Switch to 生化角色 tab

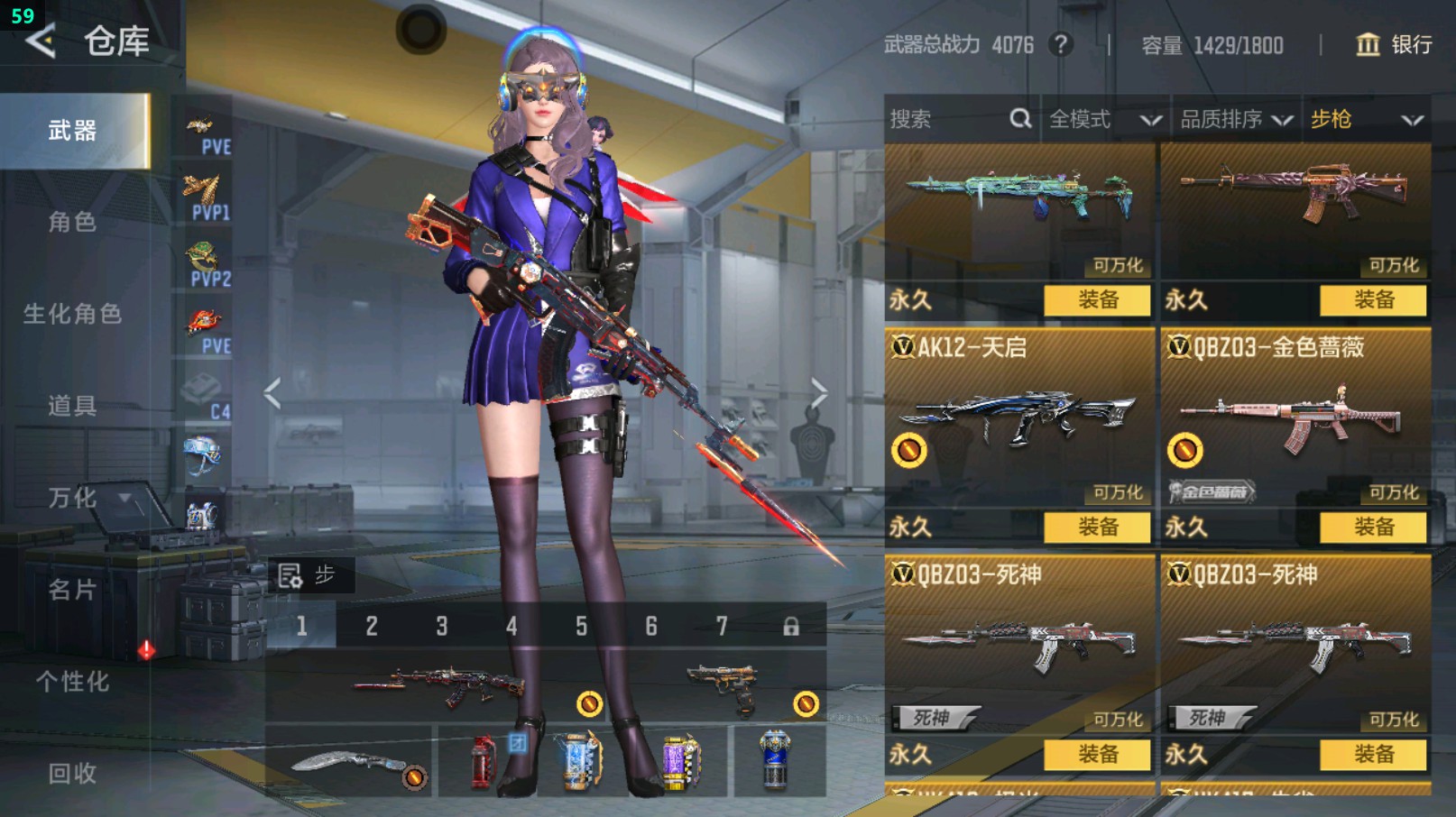[x=73, y=314]
